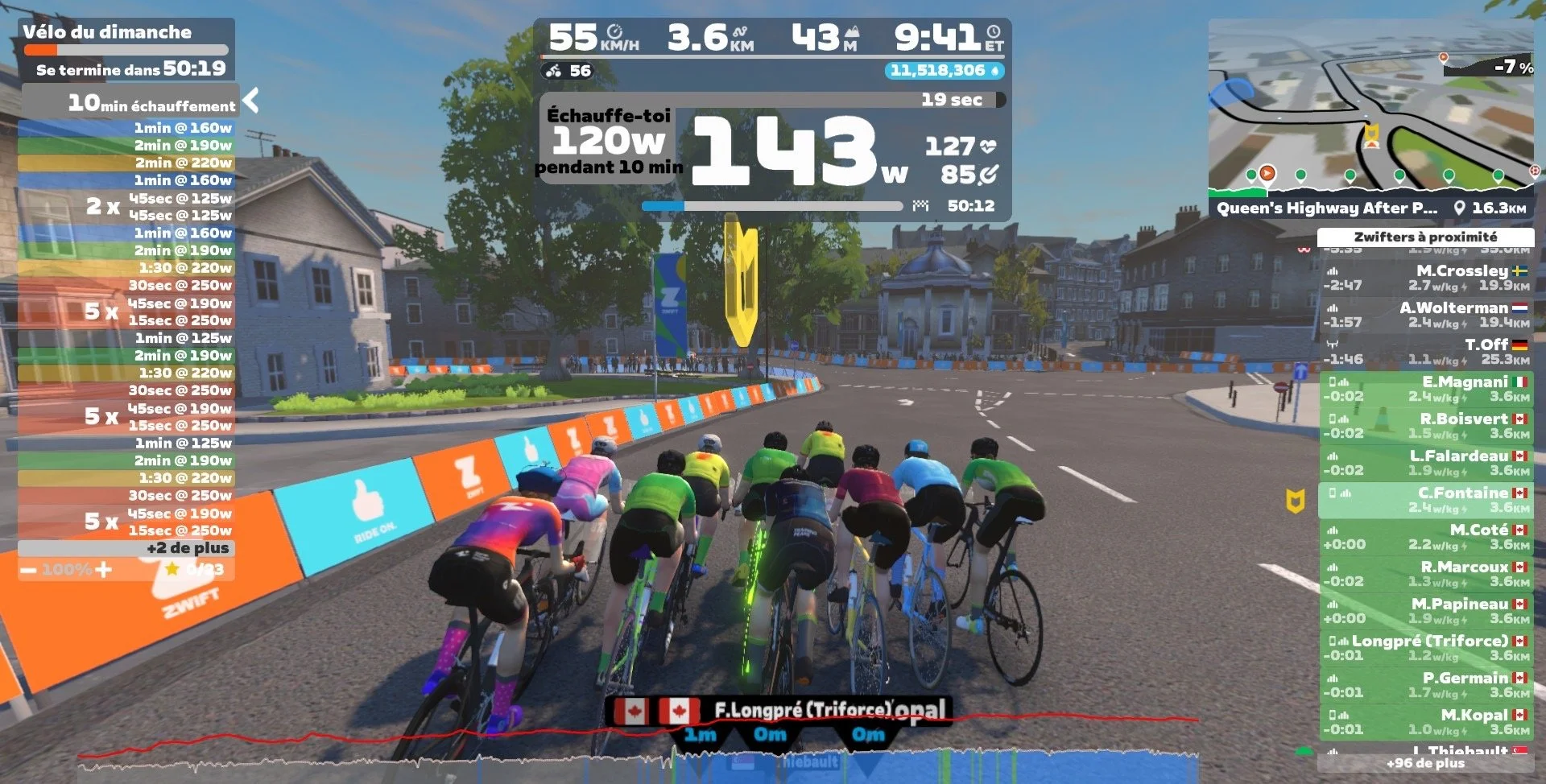Choose L.Falardeau from the nearby riders
Screen dimensions: 1546x784
(x=1425, y=463)
